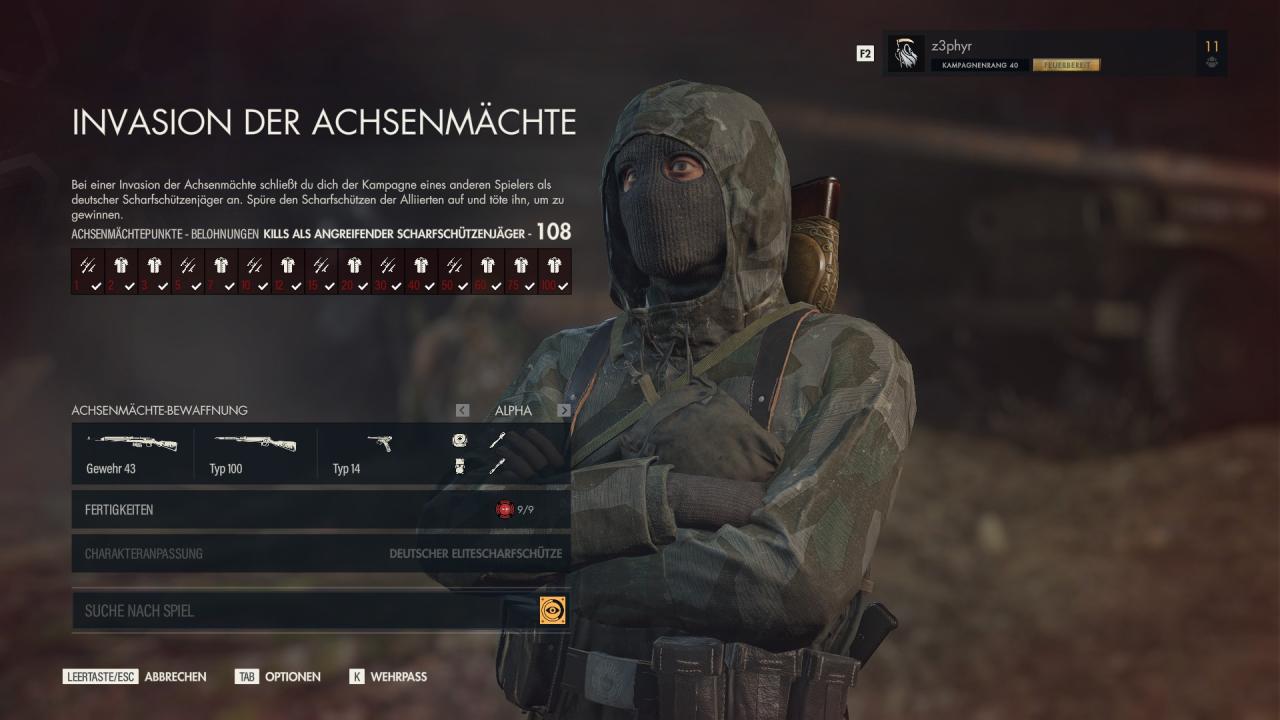This screenshot has height=720, width=1280.
Task: Start Suche nach Spiel matchmaking
Action: pos(300,610)
